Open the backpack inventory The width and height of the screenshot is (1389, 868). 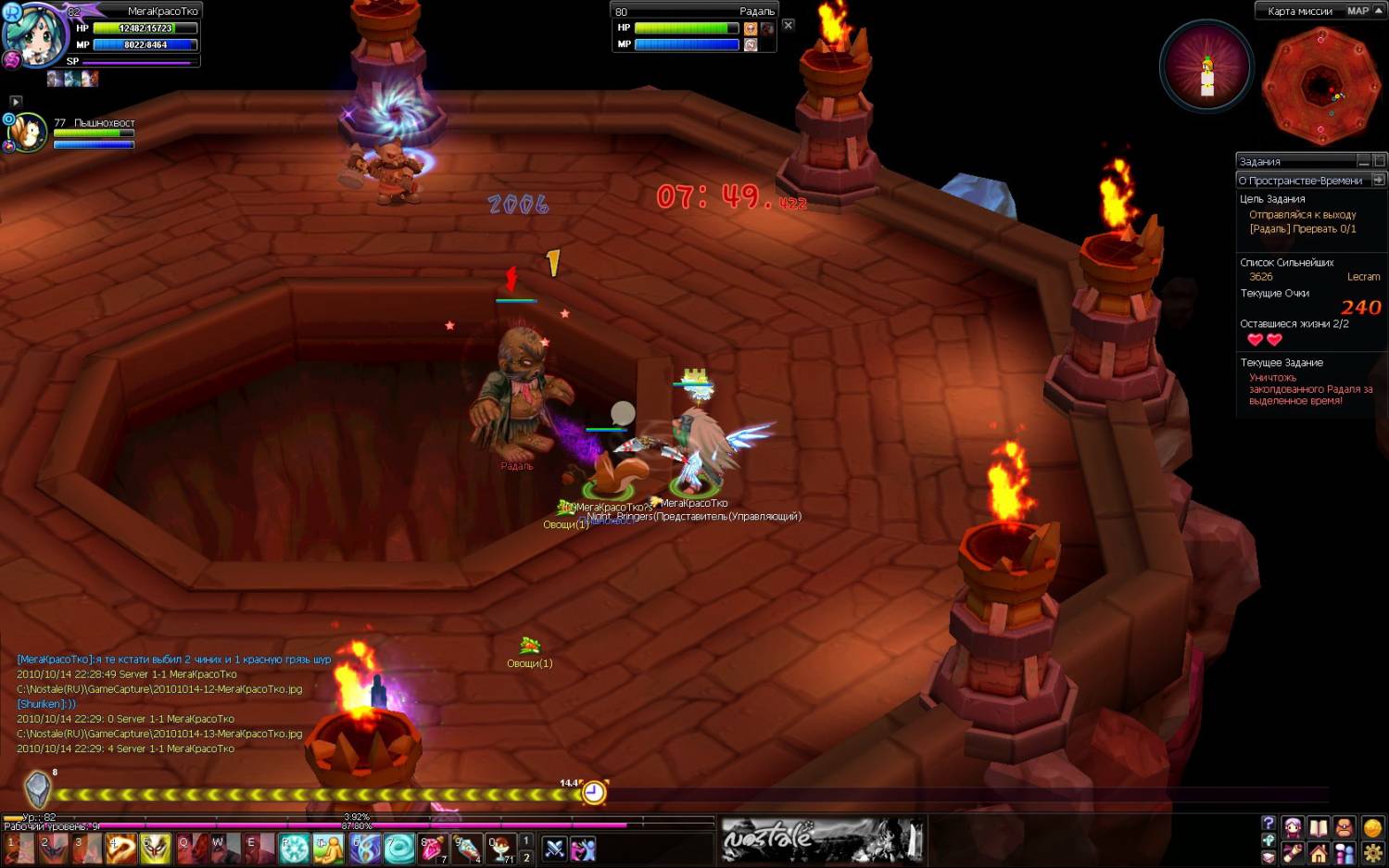coord(1344,827)
